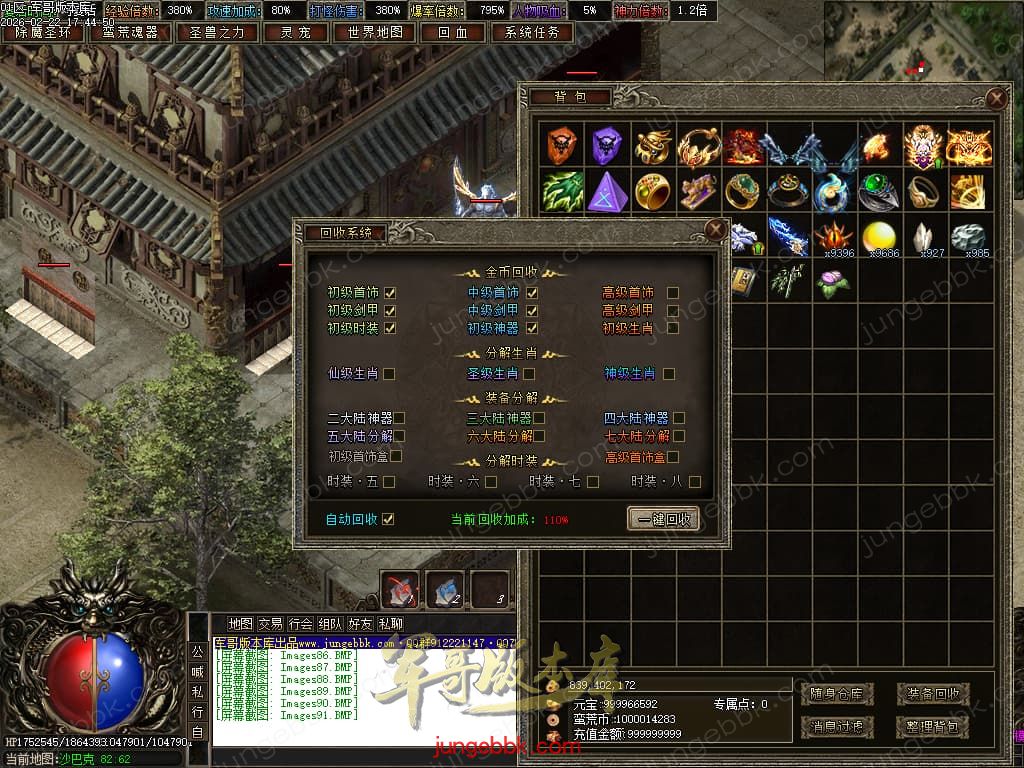This screenshot has height=768, width=1024.
Task: Close the 回收系统 recycle window
Action: tap(715, 230)
